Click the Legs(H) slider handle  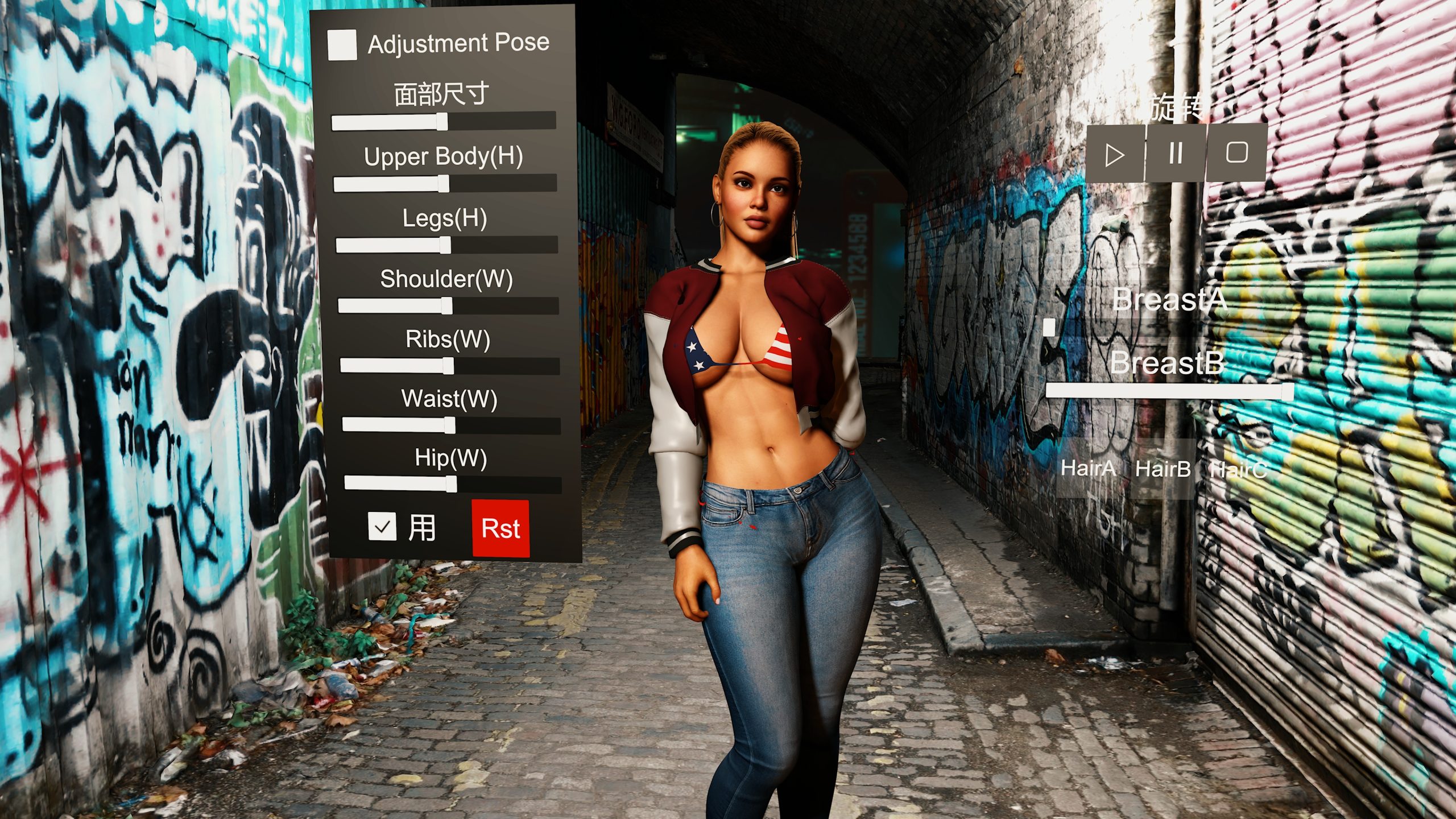445,245
